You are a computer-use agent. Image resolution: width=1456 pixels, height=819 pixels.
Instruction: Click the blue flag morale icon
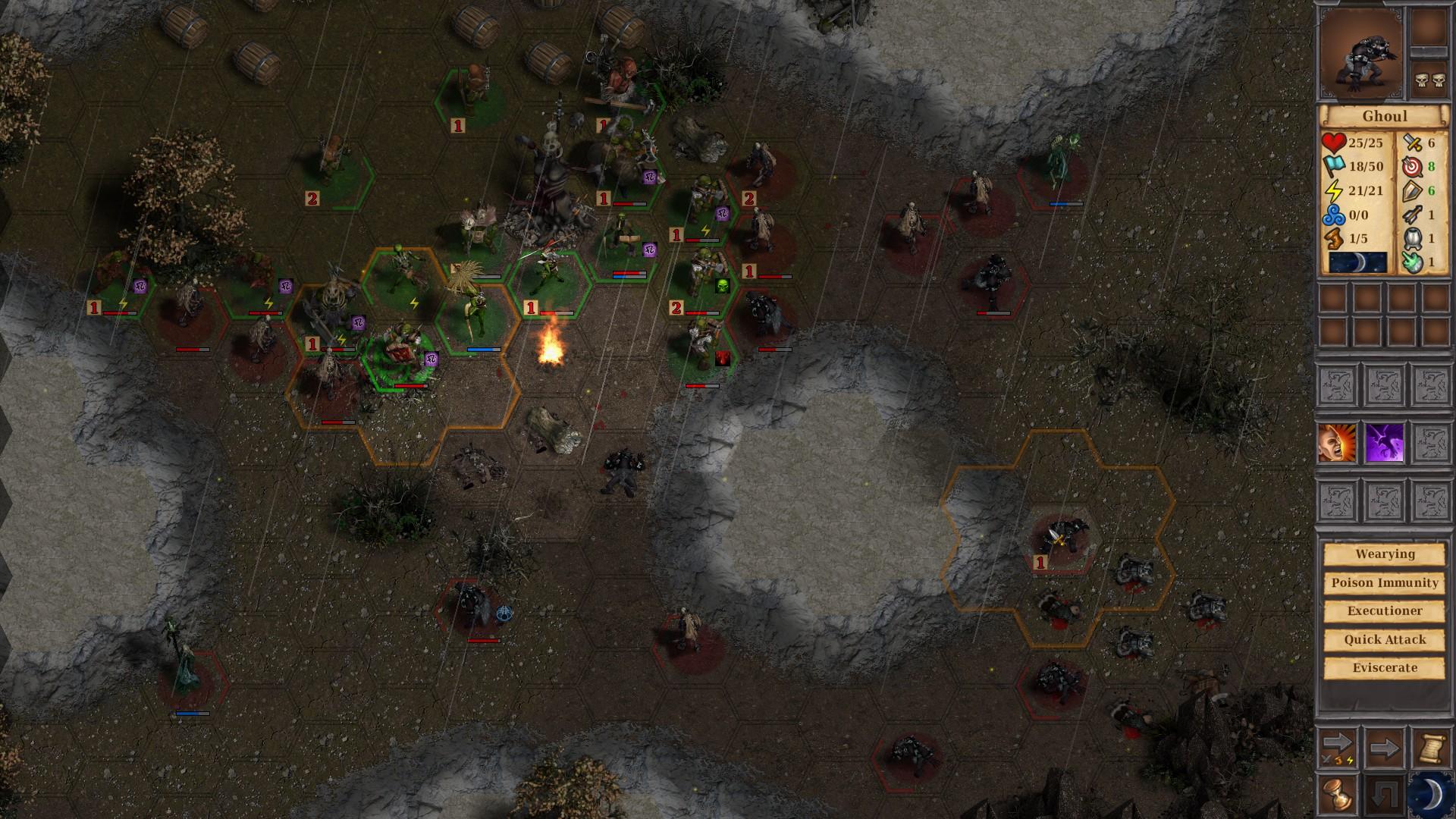[1336, 166]
